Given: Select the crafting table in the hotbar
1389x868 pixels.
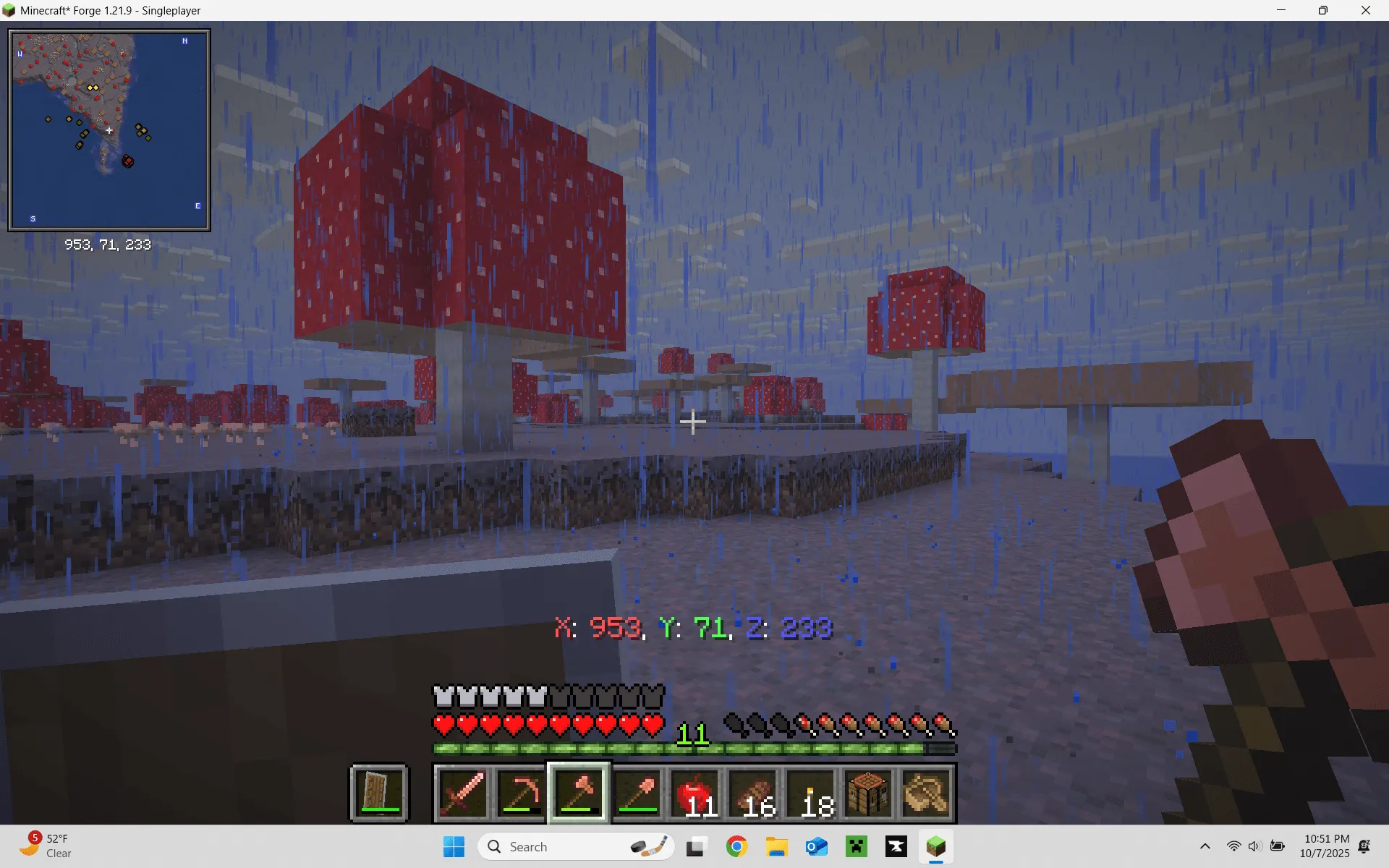Looking at the screenshot, I should coord(867,793).
